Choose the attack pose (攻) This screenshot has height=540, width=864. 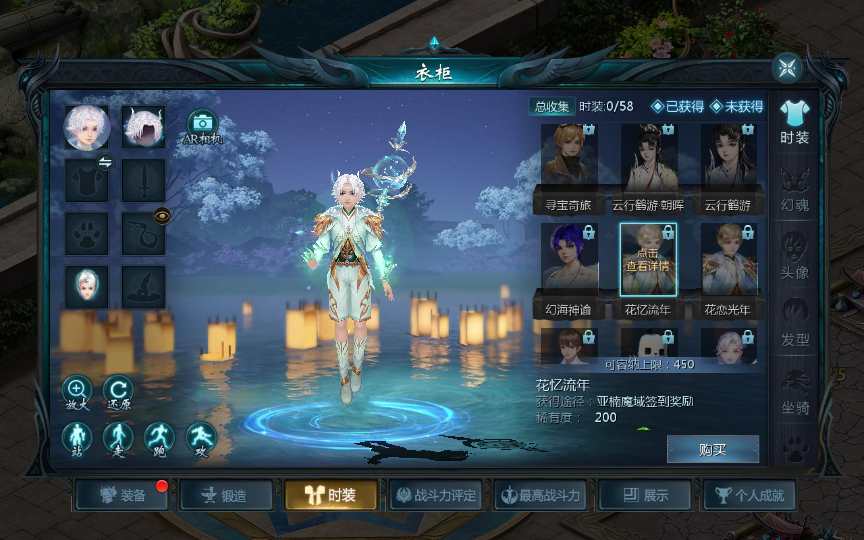point(201,437)
